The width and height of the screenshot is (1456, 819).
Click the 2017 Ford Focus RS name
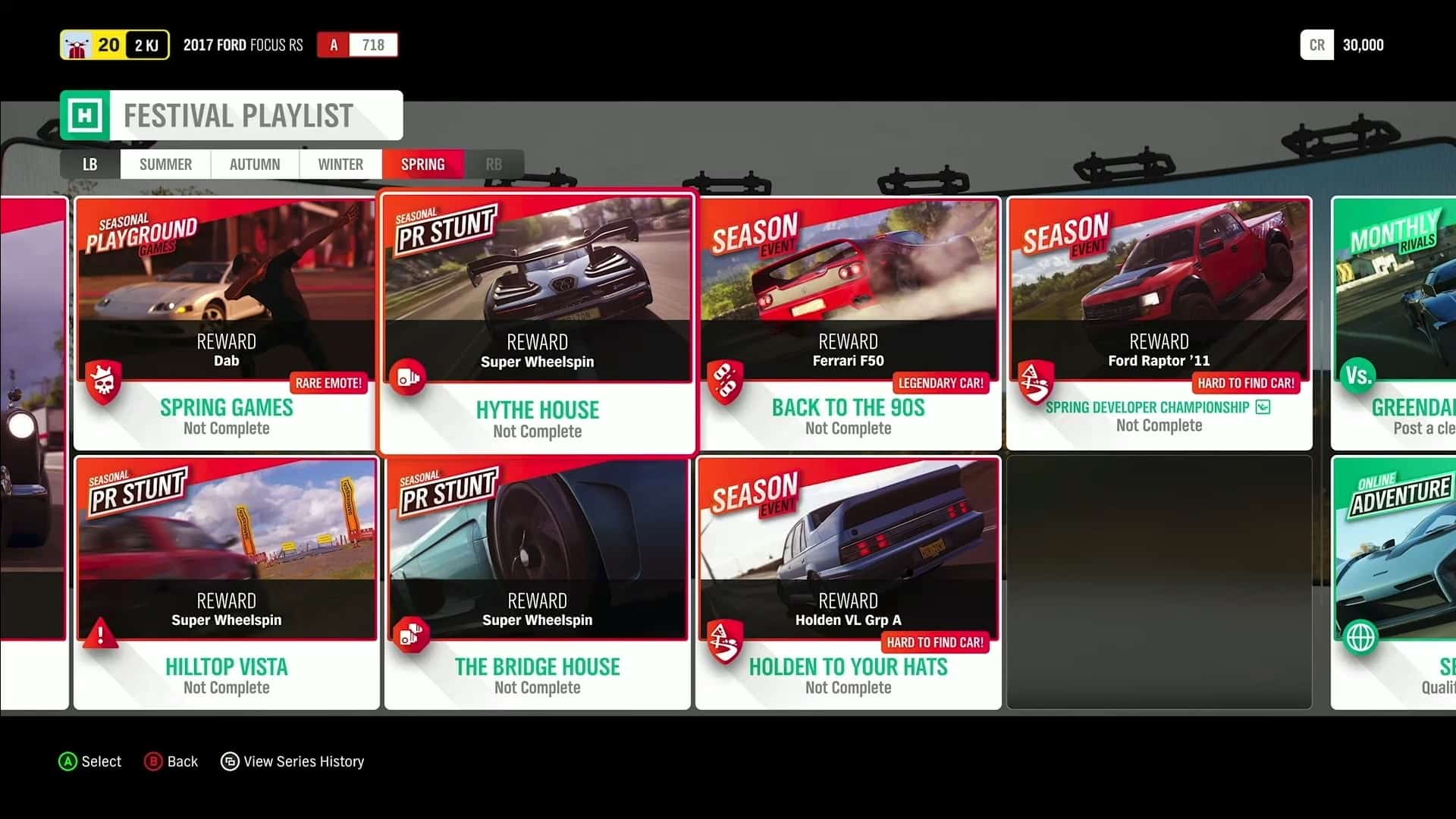pos(243,45)
